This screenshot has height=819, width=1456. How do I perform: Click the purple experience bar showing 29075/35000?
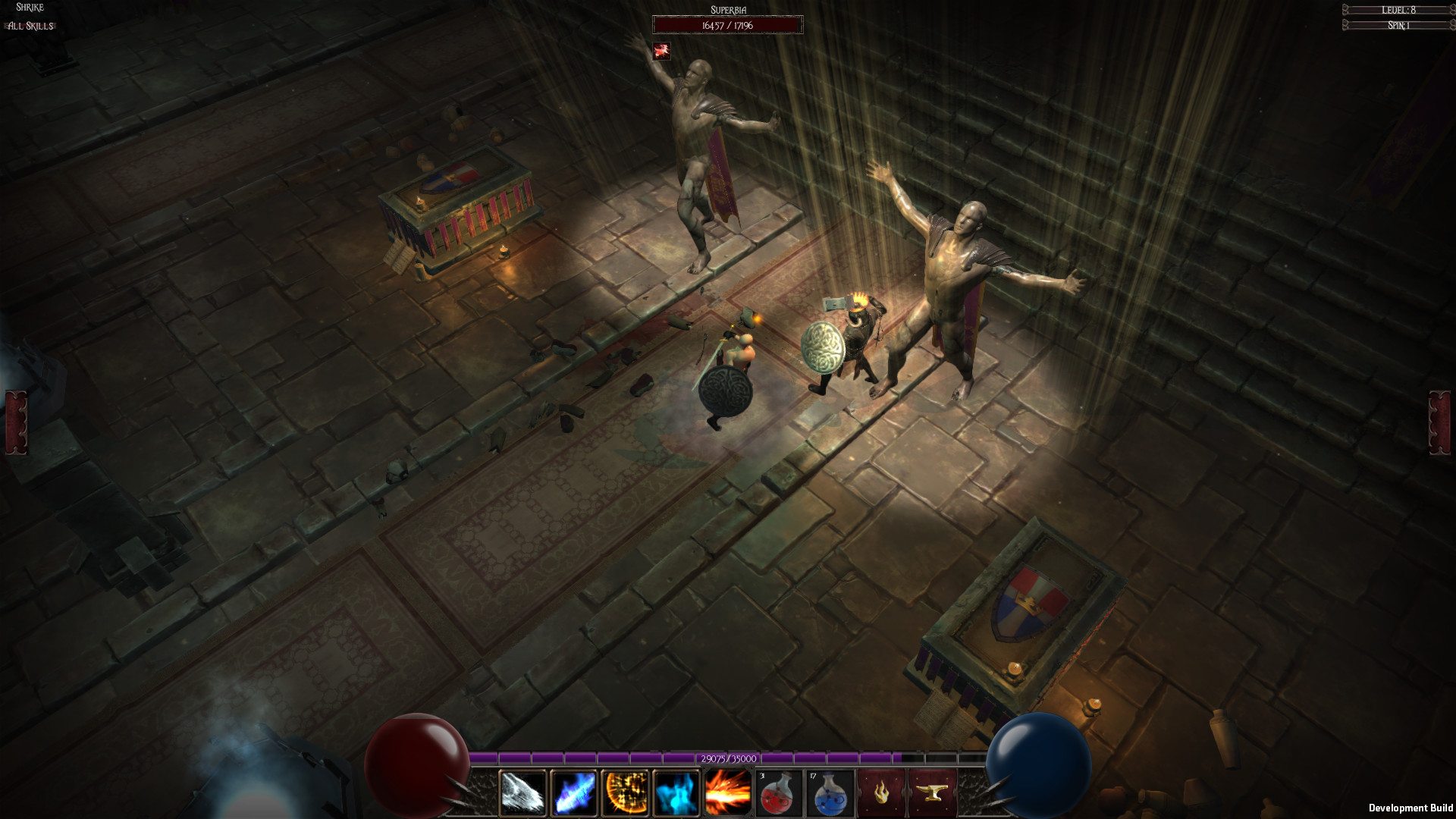pyautogui.click(x=727, y=758)
